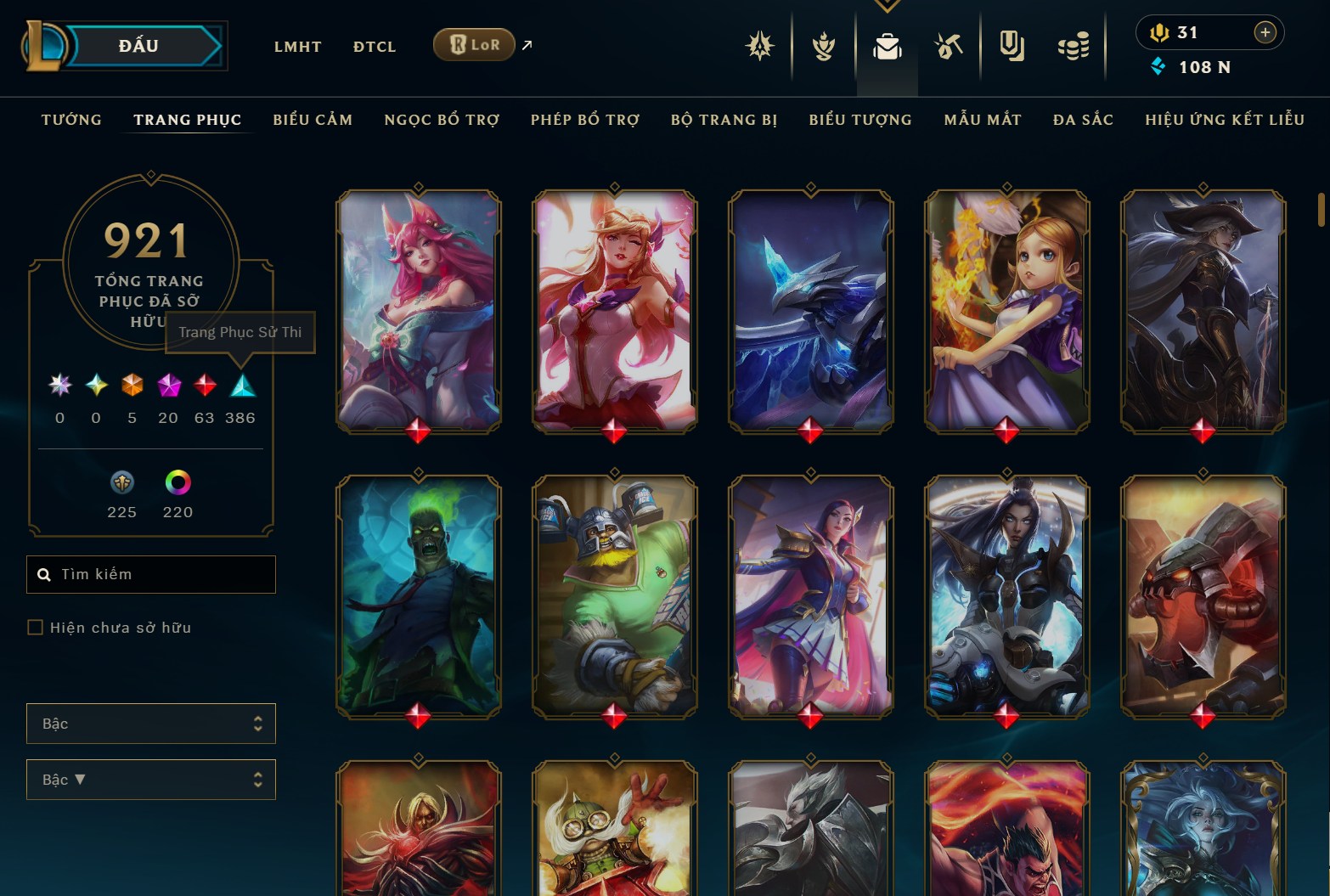Screen dimensions: 1330x896
Task: Open the TƯỚNG collection tab
Action: click(71, 120)
